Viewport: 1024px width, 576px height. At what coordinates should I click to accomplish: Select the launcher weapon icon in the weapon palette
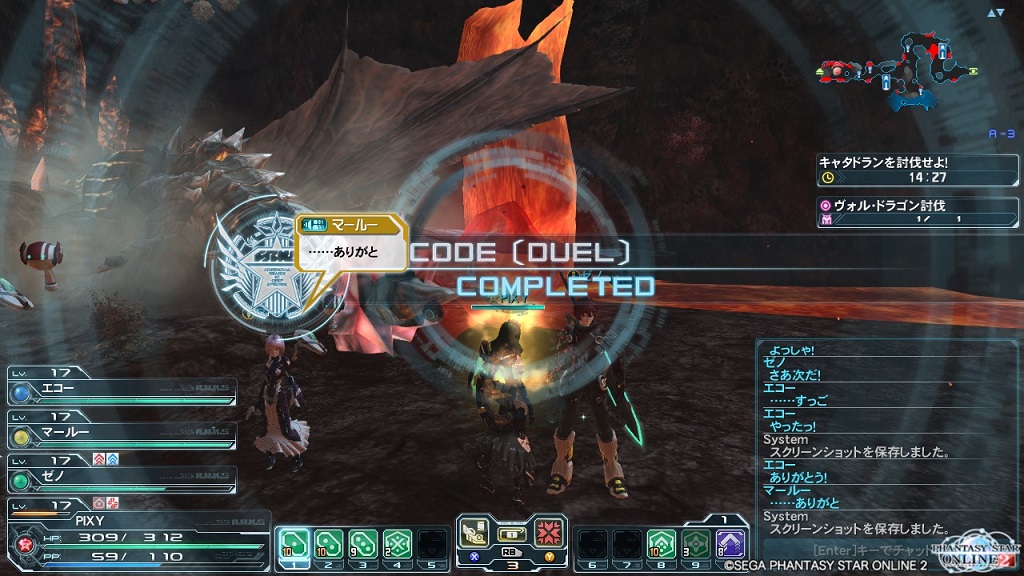476,534
